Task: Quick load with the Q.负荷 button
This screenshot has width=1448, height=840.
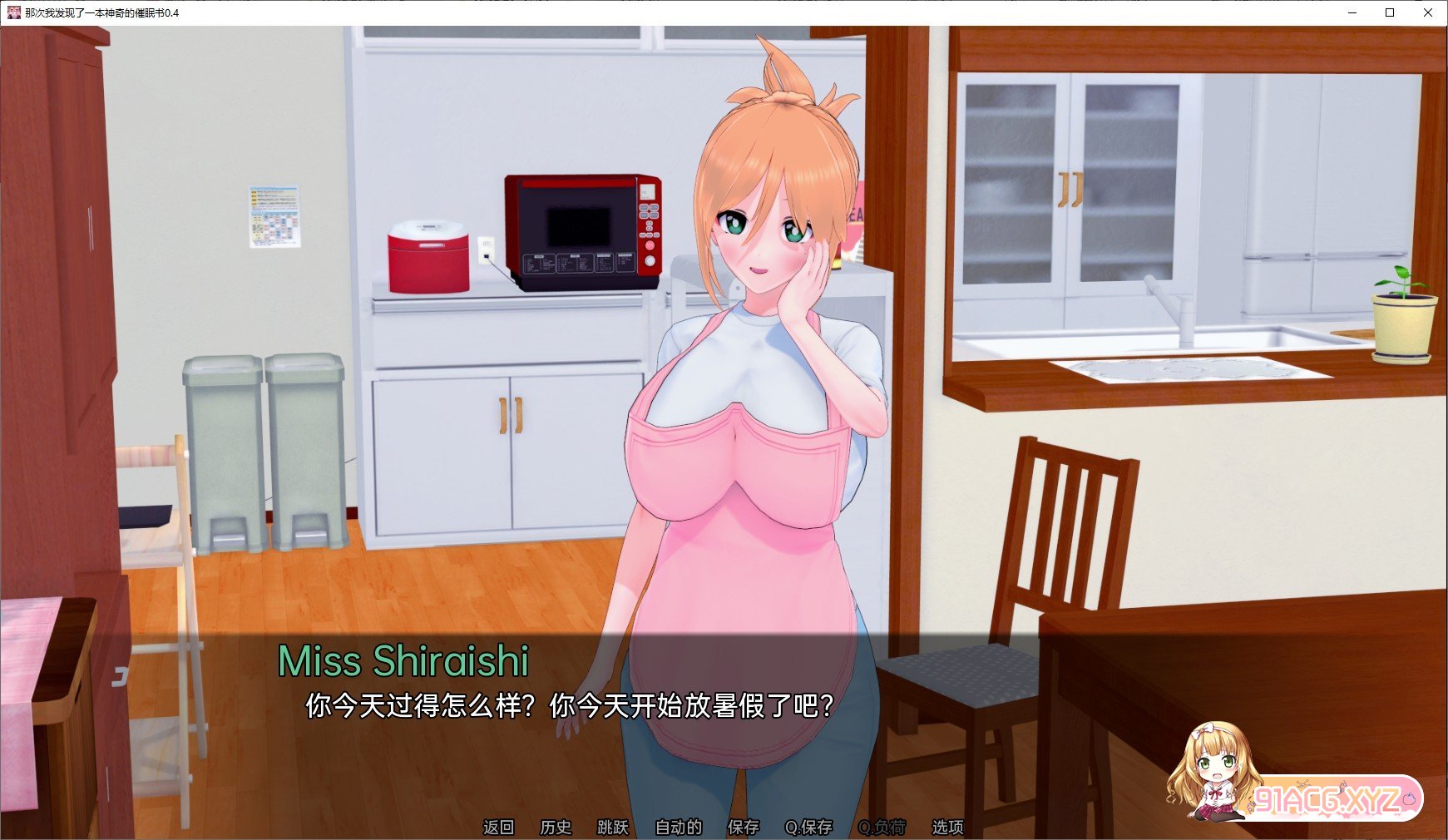Action: [x=882, y=827]
